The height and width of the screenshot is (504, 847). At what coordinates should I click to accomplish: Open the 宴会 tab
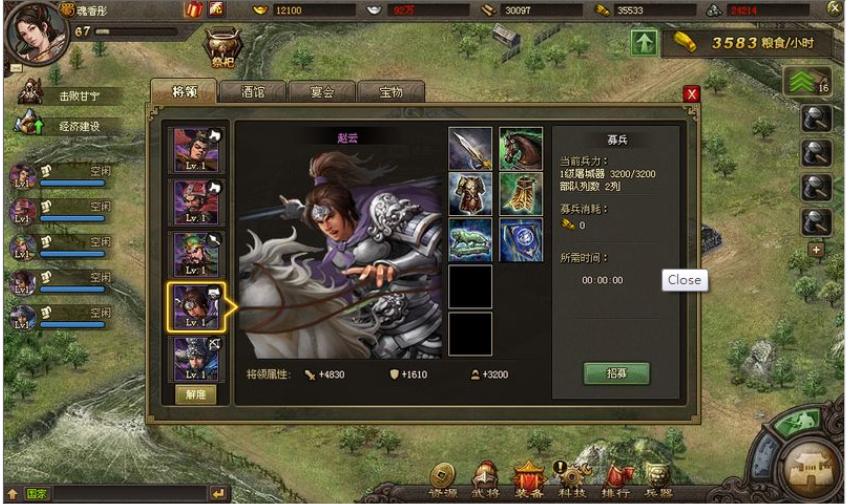(x=321, y=91)
